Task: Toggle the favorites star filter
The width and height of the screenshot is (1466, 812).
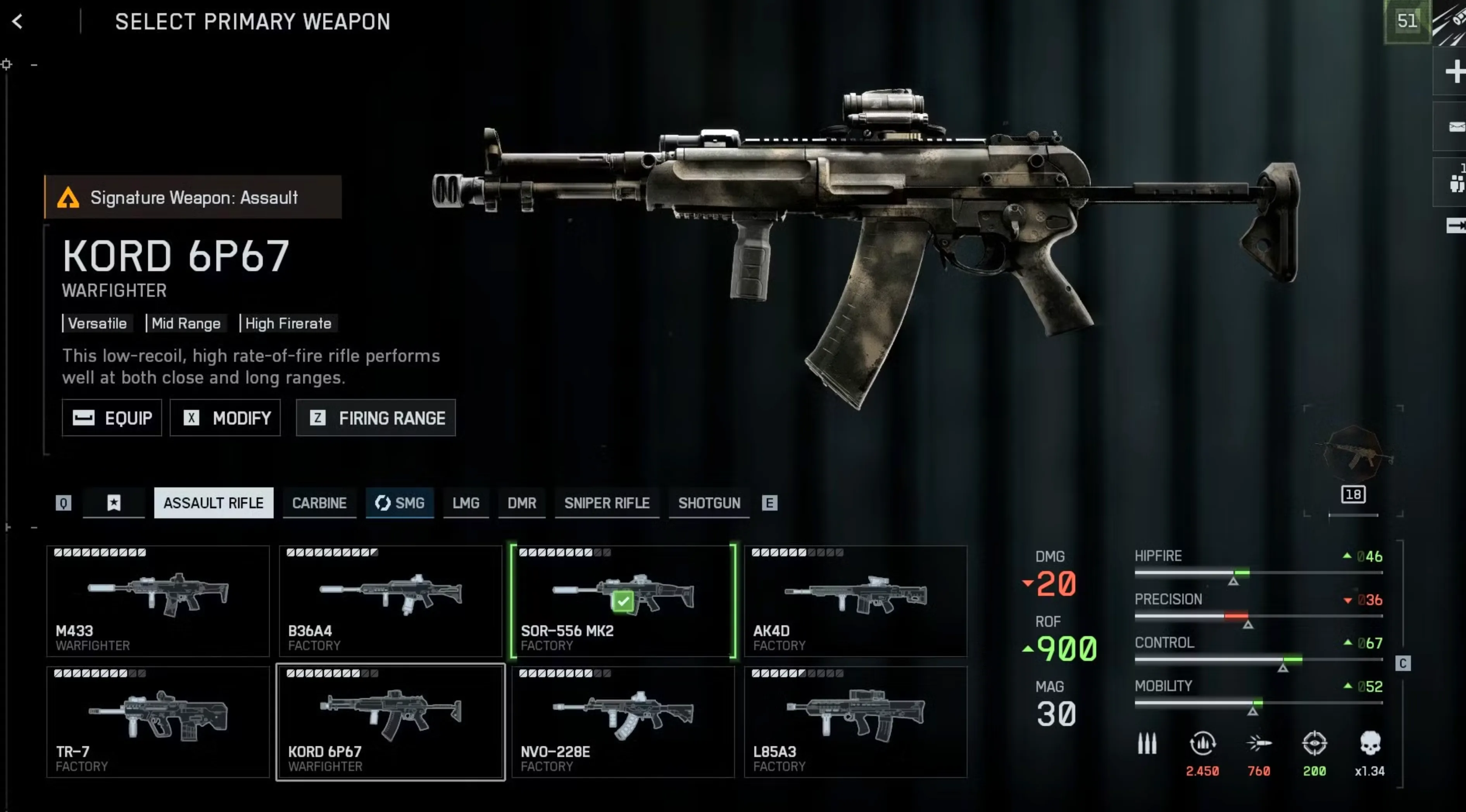Action: pyautogui.click(x=114, y=503)
